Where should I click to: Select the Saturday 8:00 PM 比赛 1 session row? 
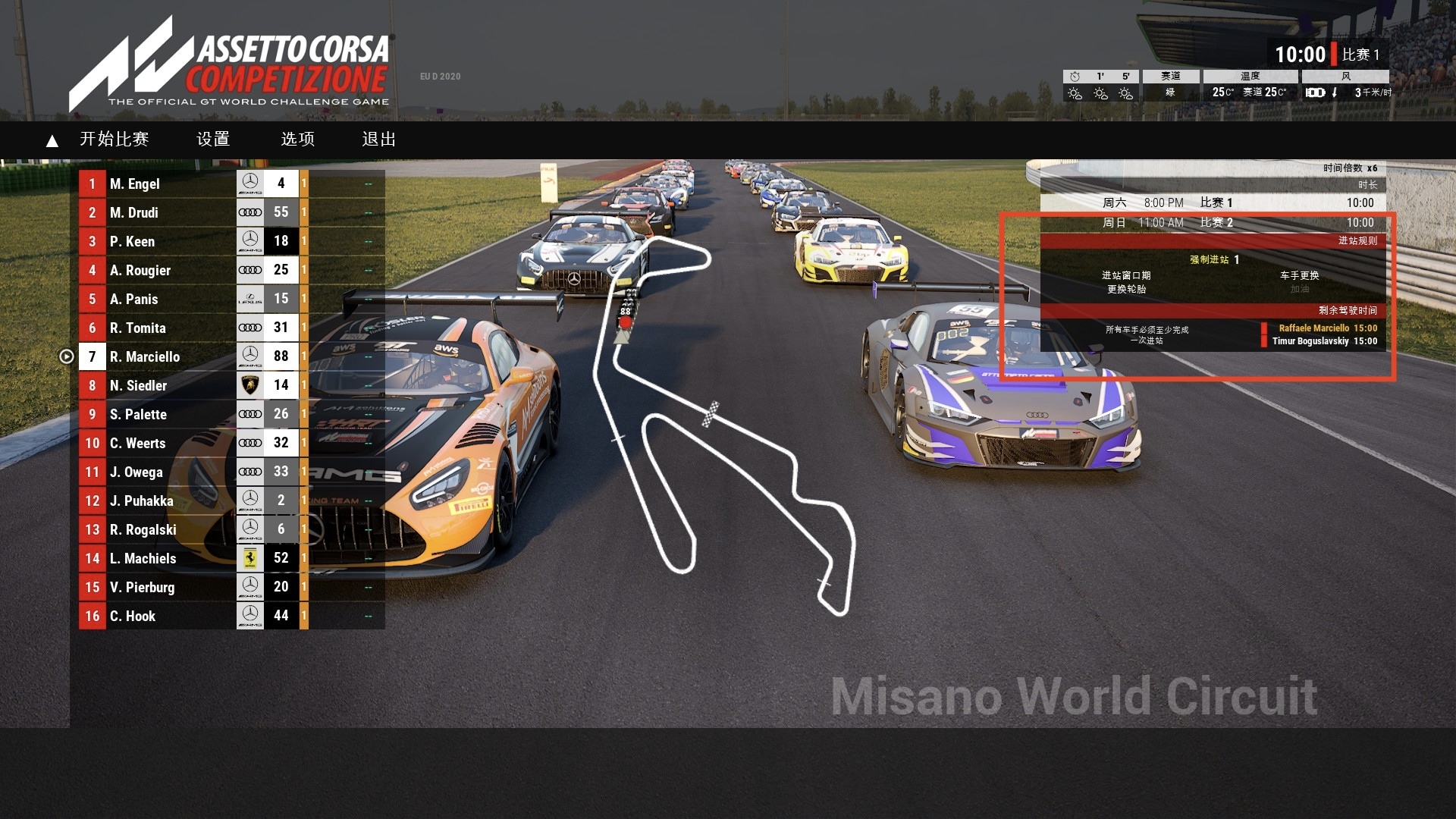click(x=1212, y=202)
